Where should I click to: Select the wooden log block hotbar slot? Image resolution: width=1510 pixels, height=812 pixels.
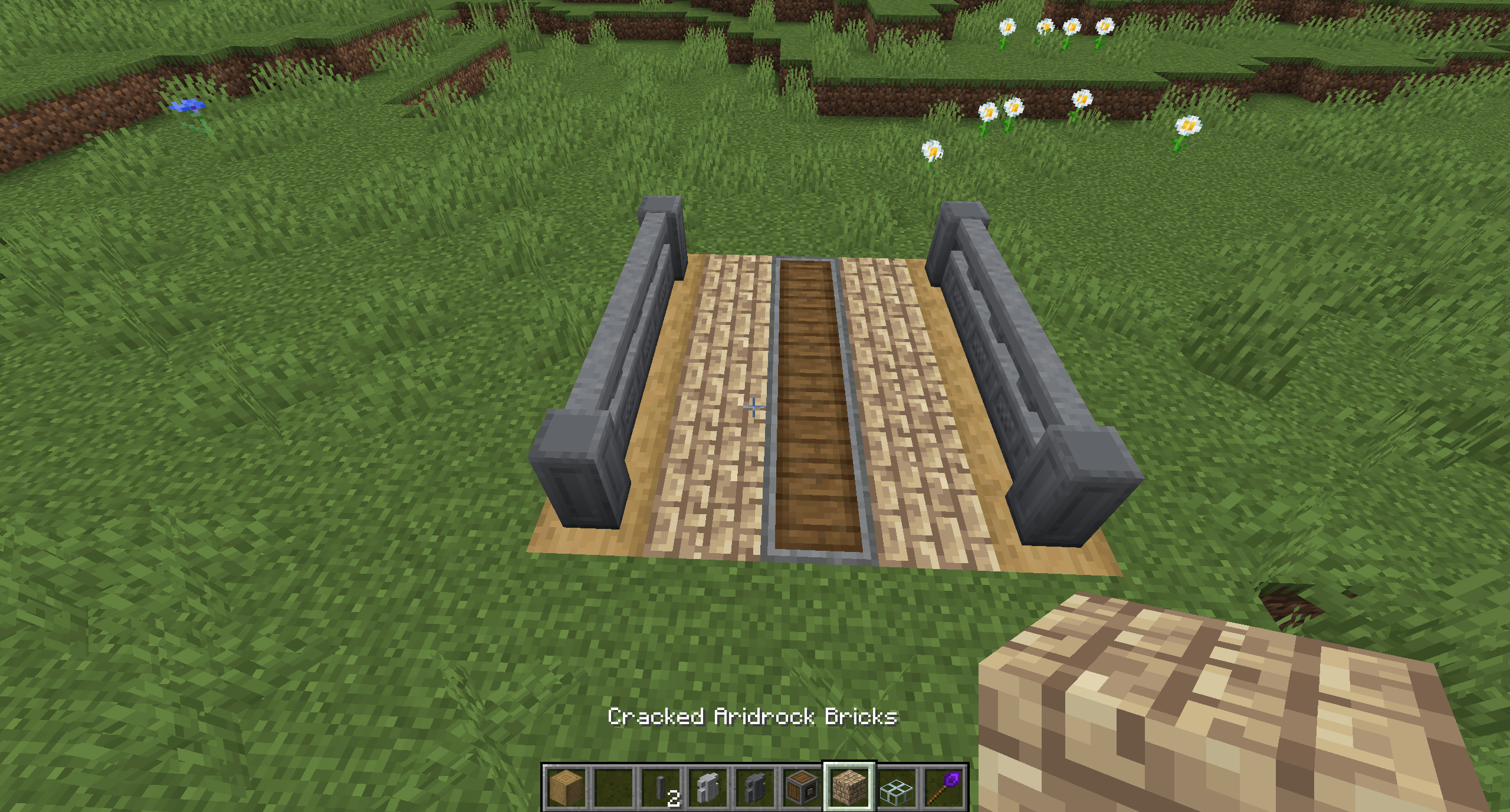[566, 787]
